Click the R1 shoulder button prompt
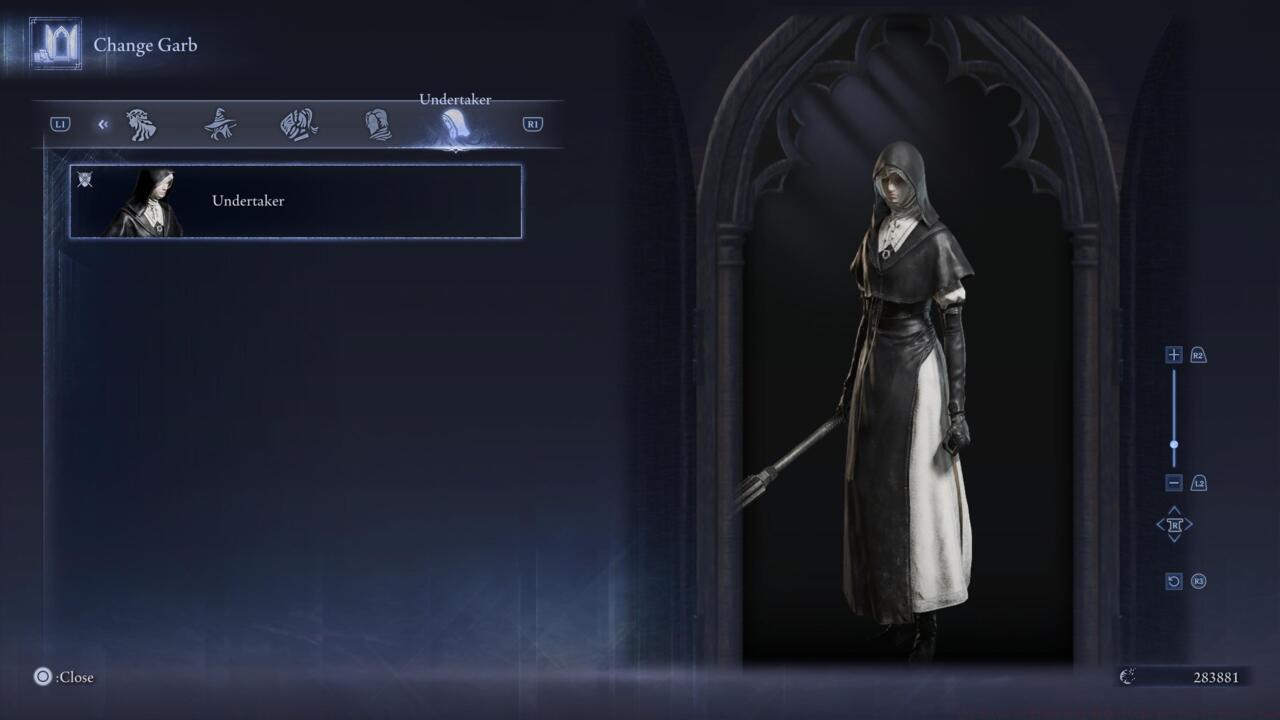This screenshot has width=1280, height=720. tap(532, 123)
